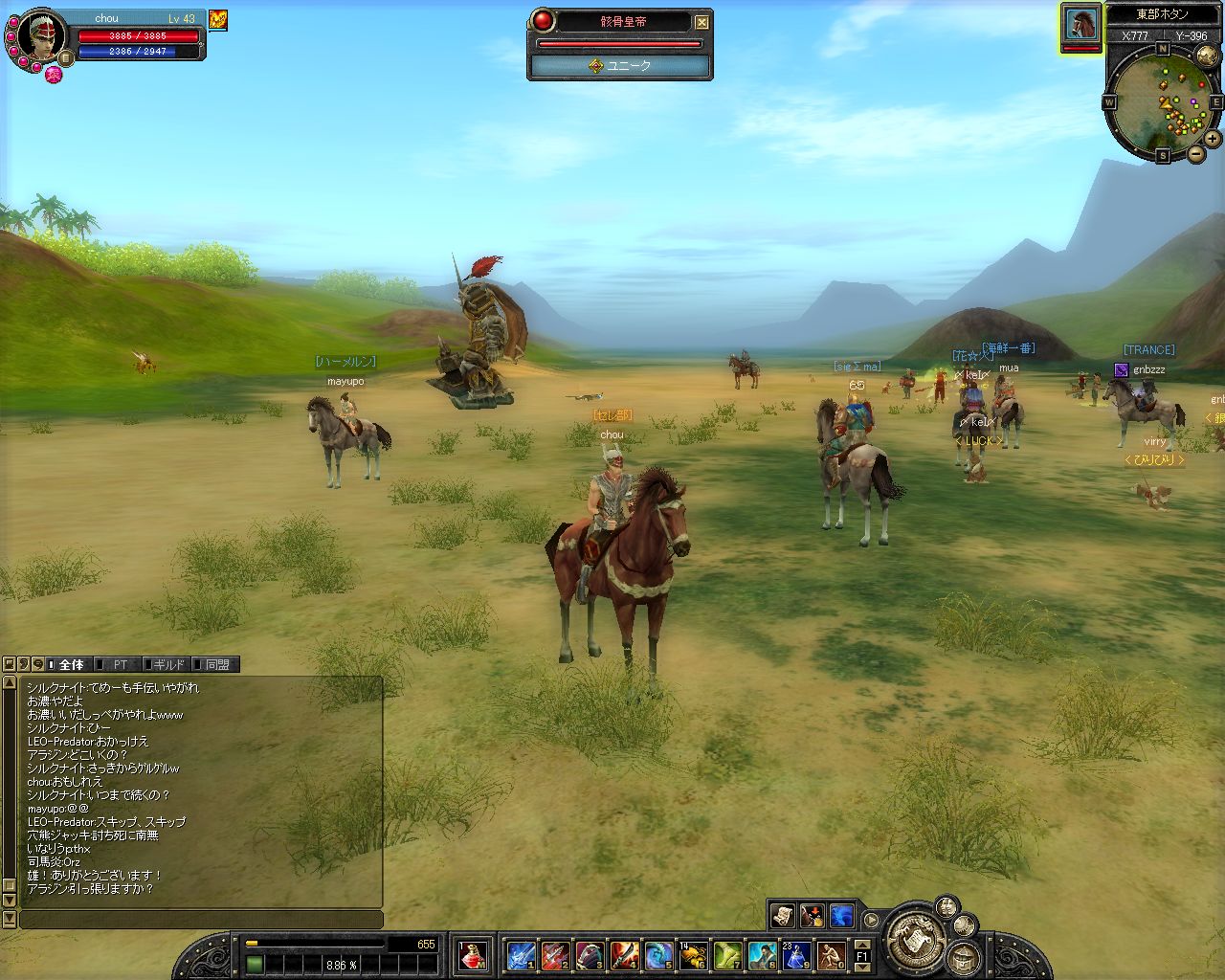Close the 骸骨皇帝 target window

[x=702, y=22]
